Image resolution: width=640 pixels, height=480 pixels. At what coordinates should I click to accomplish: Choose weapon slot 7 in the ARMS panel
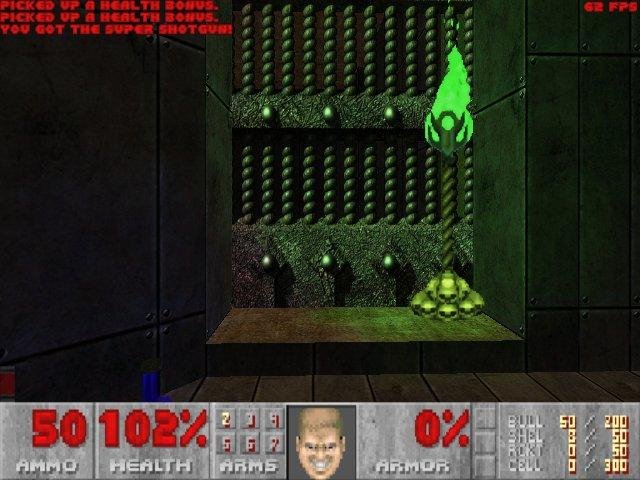pos(273,442)
